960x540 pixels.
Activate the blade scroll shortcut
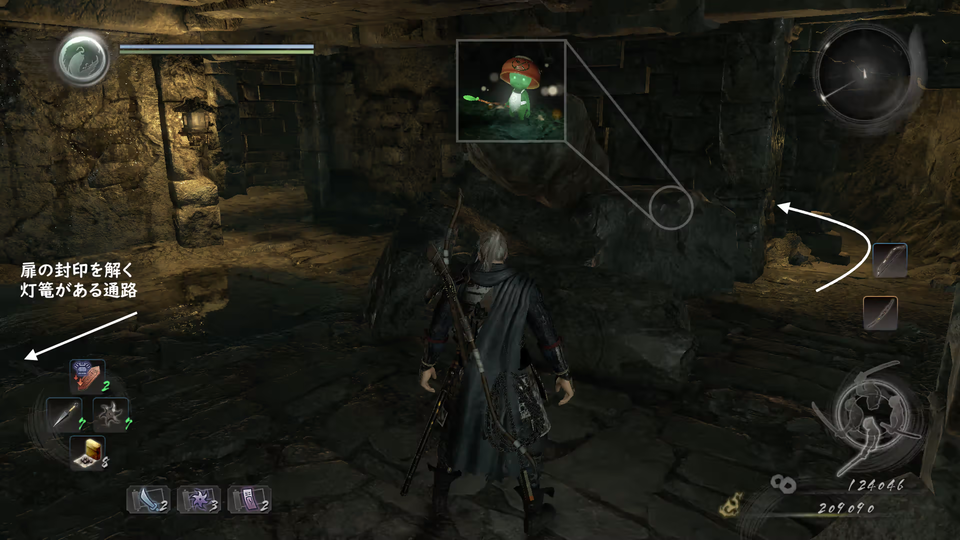(146, 498)
